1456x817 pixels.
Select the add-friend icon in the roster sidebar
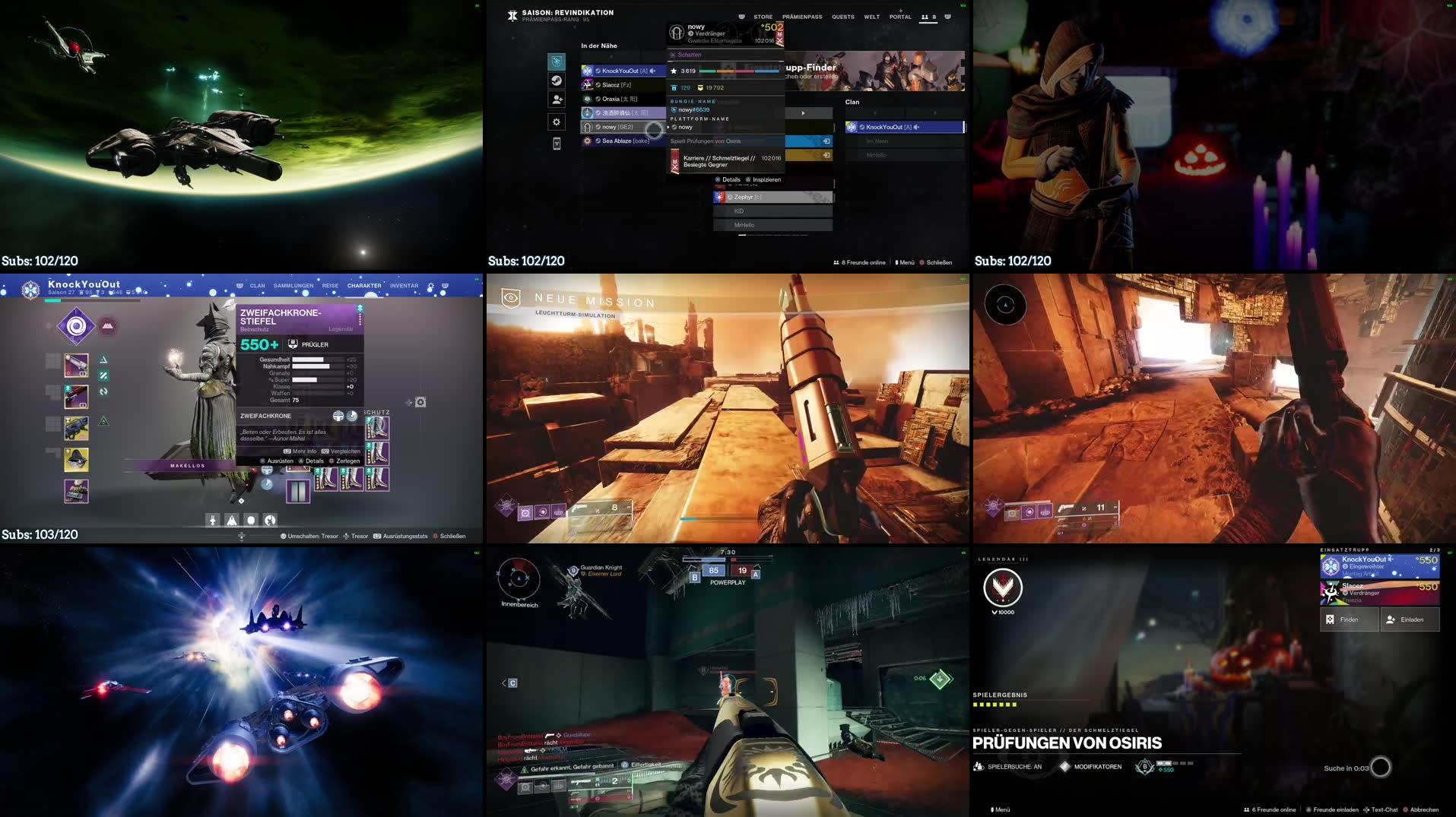click(x=556, y=100)
